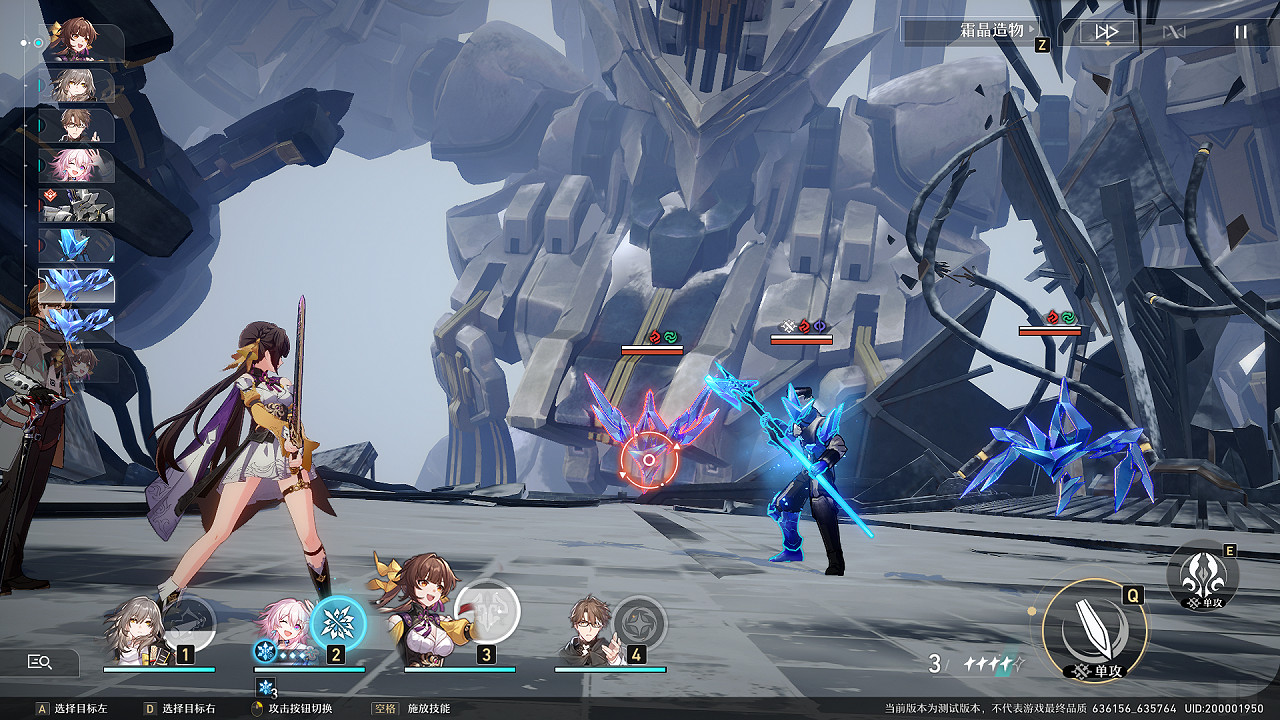Activate the fleur-de-lis skill 单攻
Screen dimensions: 1280x720
pyautogui.click(x=1202, y=575)
